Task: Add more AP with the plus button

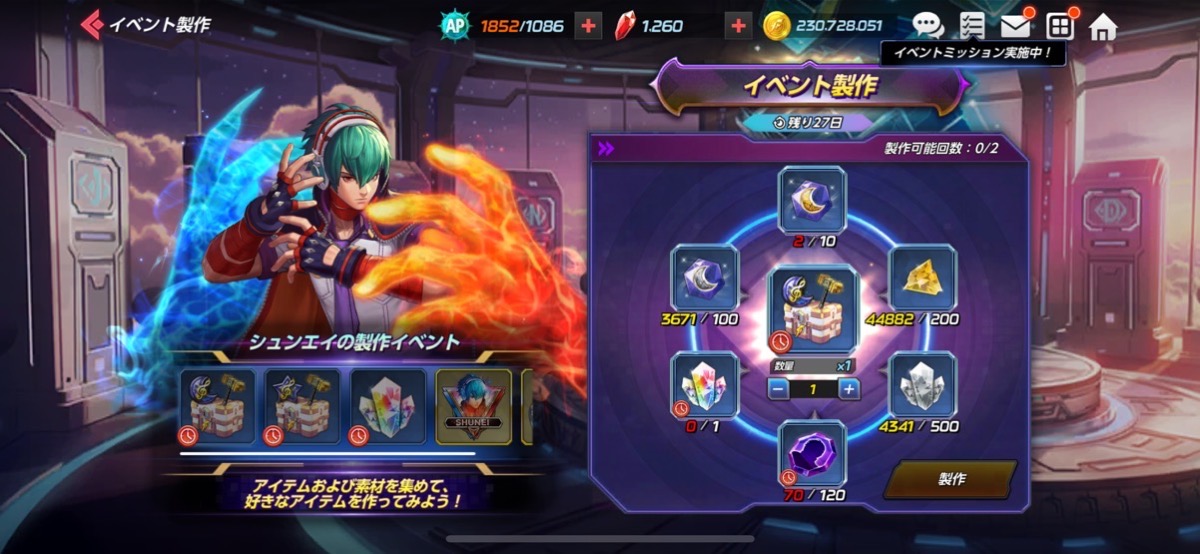Action: click(588, 25)
